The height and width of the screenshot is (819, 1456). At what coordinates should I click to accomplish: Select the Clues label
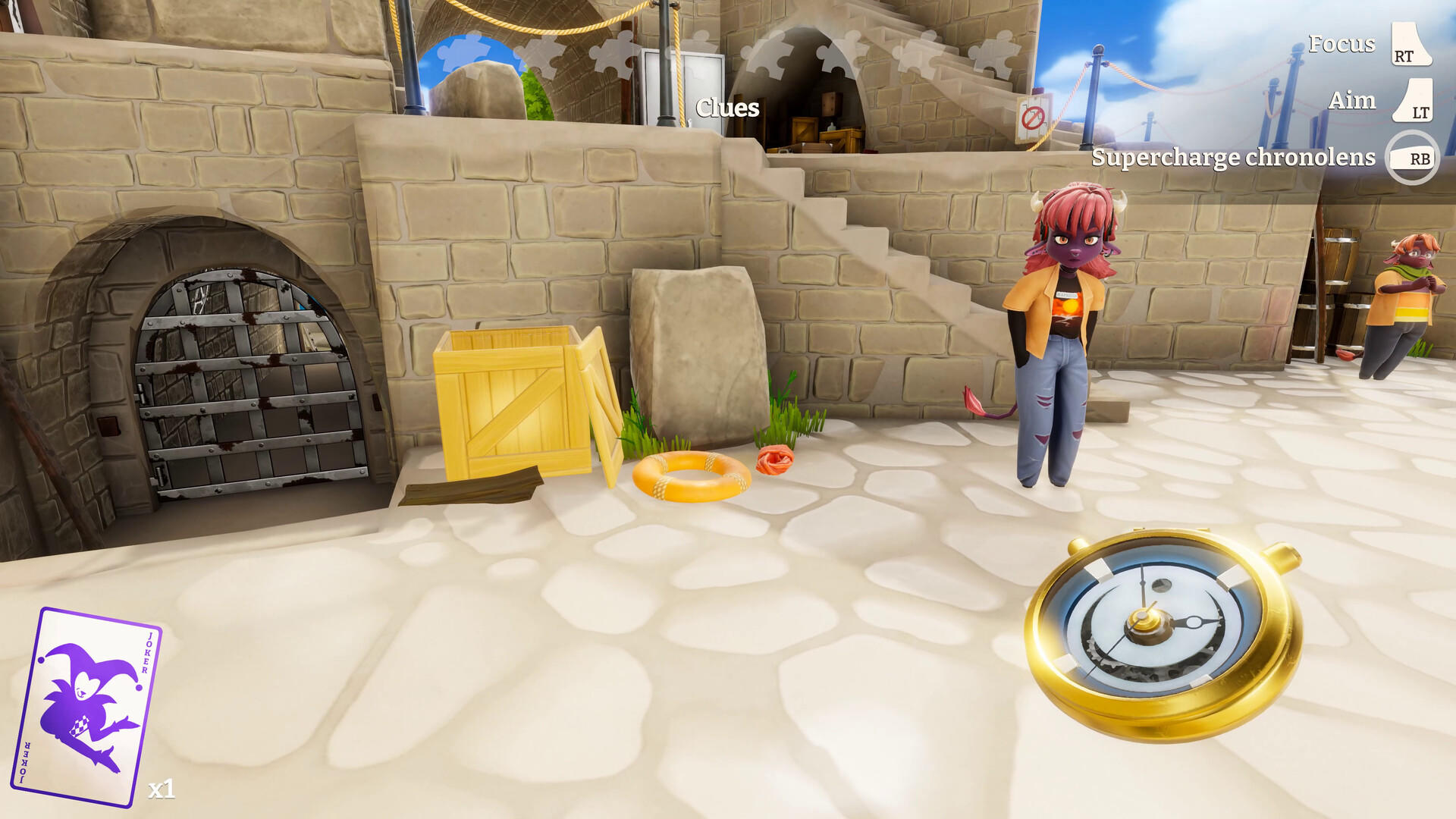click(726, 107)
